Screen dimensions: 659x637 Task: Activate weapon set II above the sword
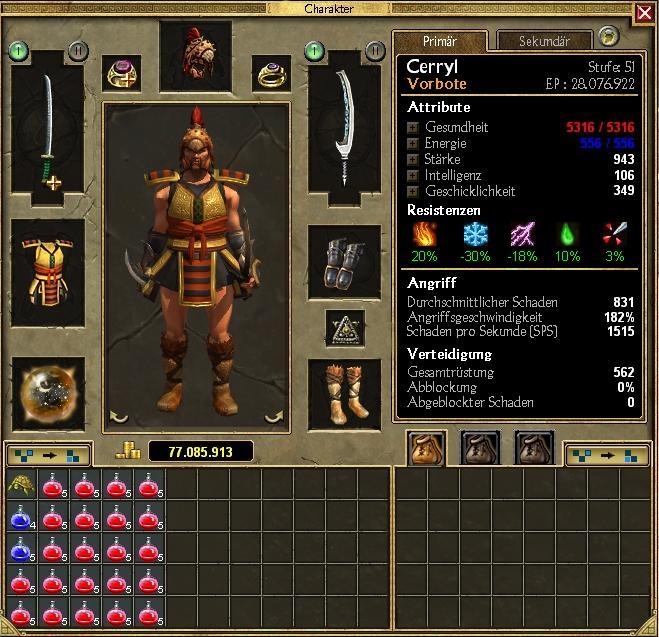click(78, 50)
